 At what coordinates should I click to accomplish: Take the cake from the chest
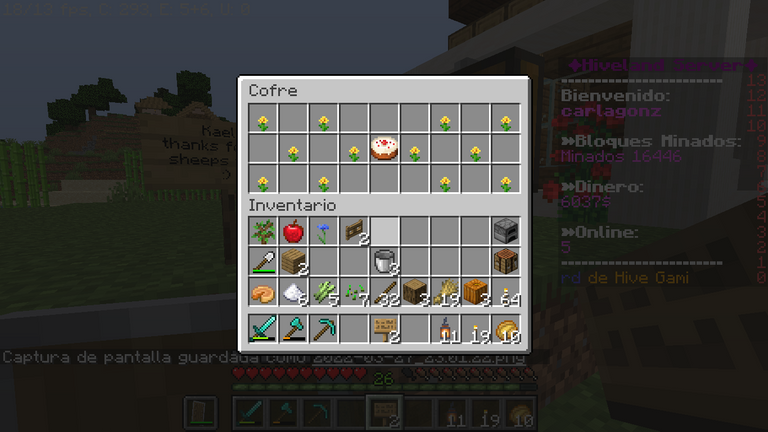(384, 150)
